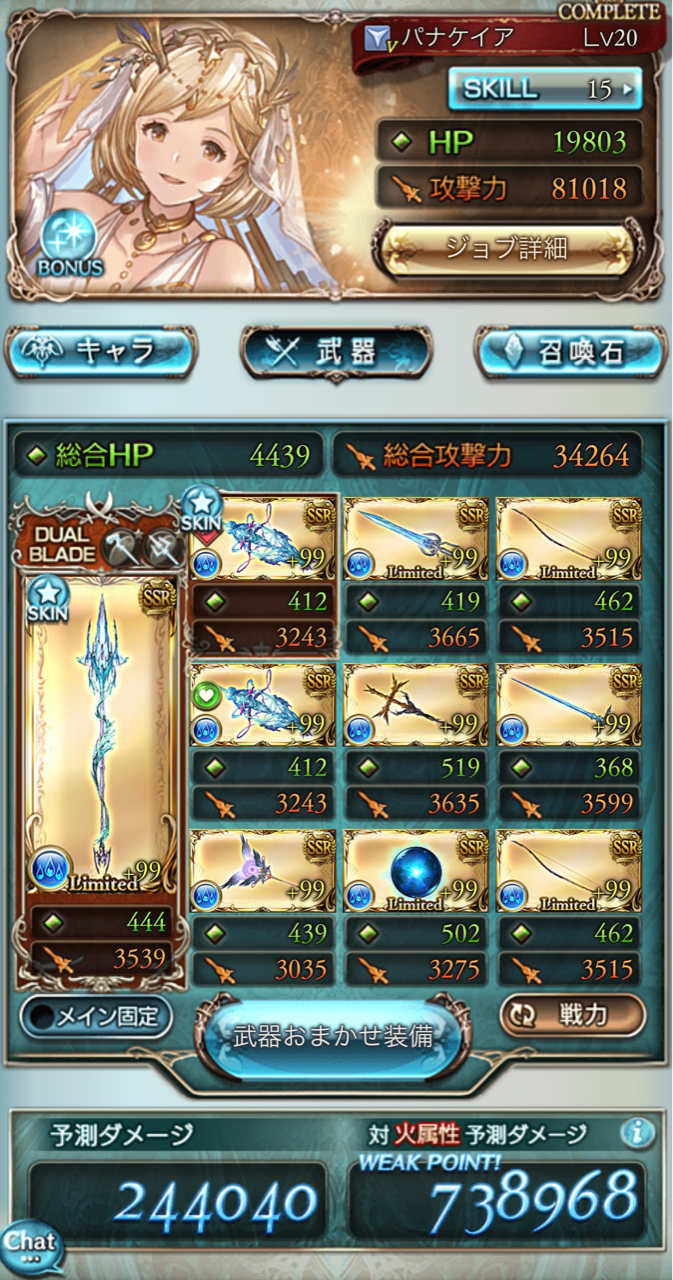Select the winged purple weapon slot
This screenshot has height=1280, width=673.
262,870
